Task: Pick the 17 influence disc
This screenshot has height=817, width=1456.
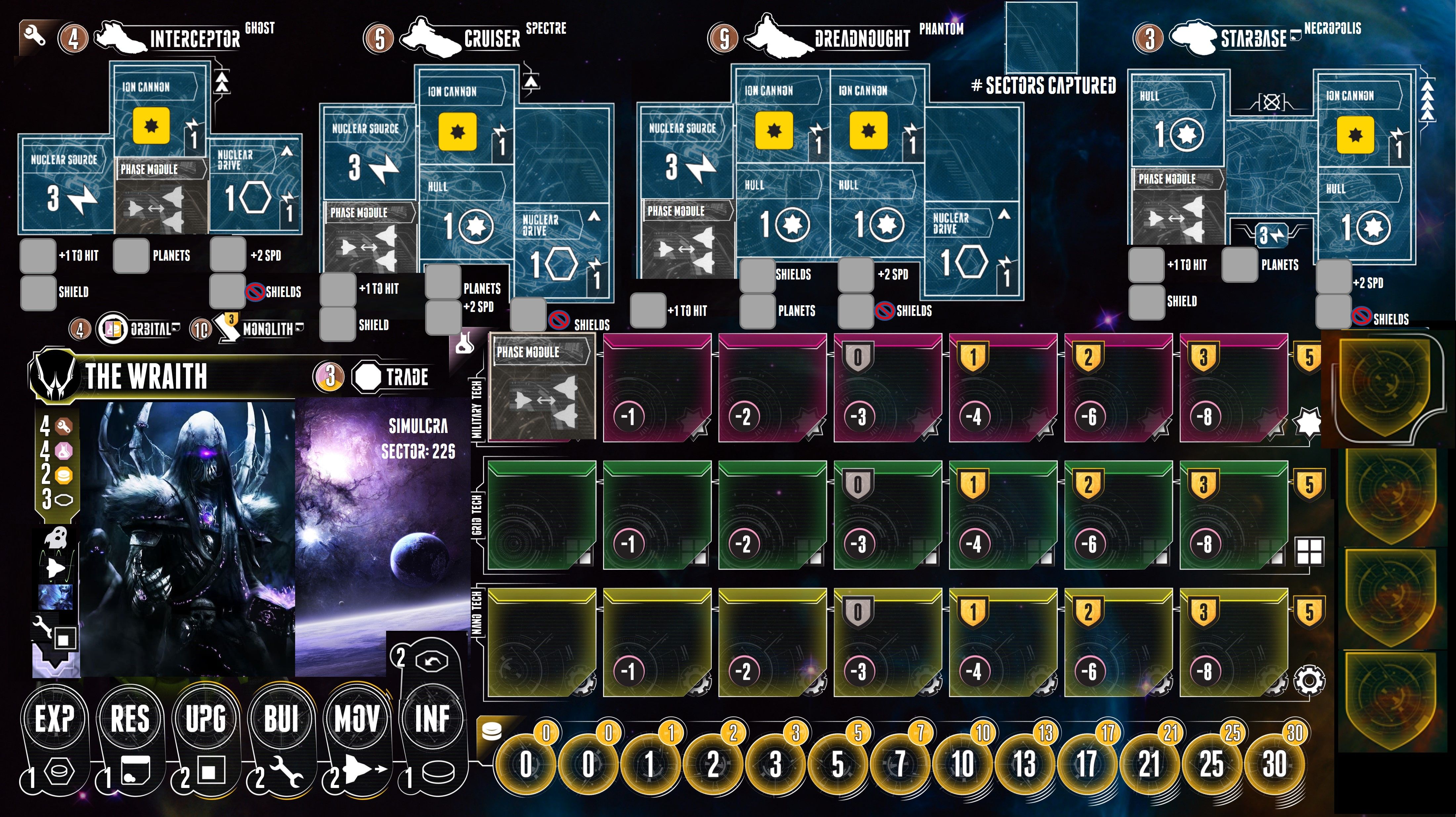Action: 1086,764
